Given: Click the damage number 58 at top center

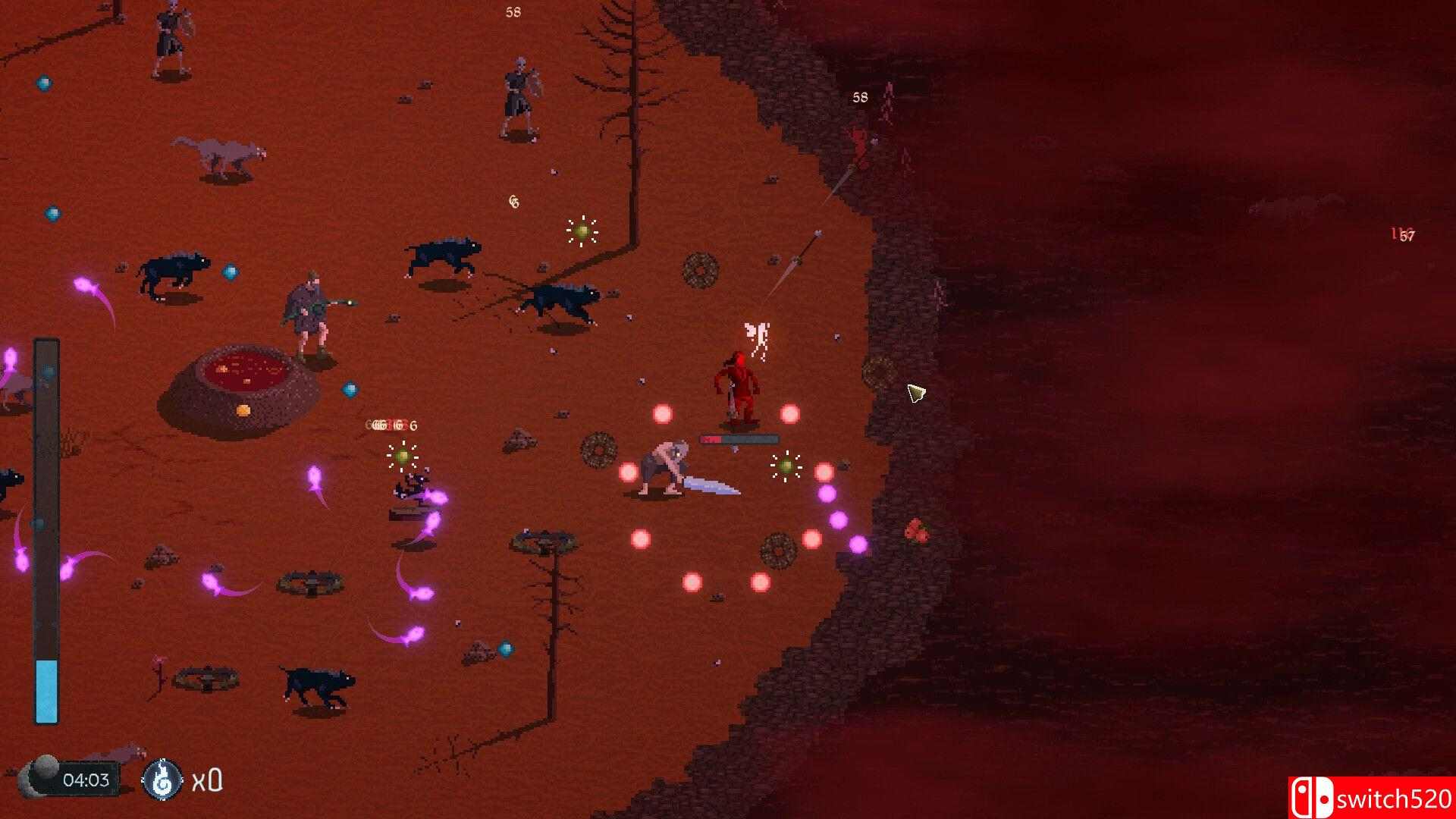Looking at the screenshot, I should point(513,12).
